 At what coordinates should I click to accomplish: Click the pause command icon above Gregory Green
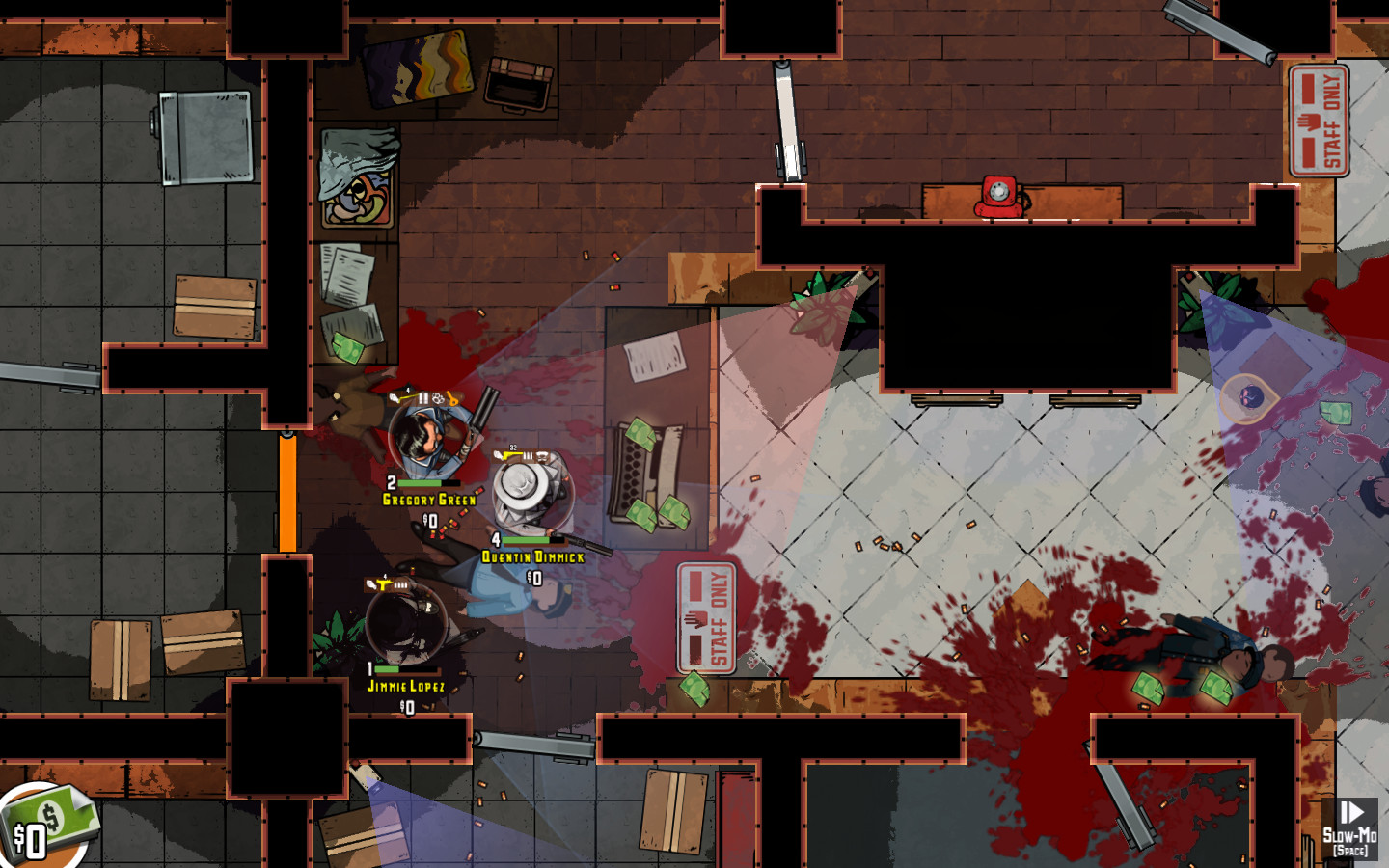423,396
